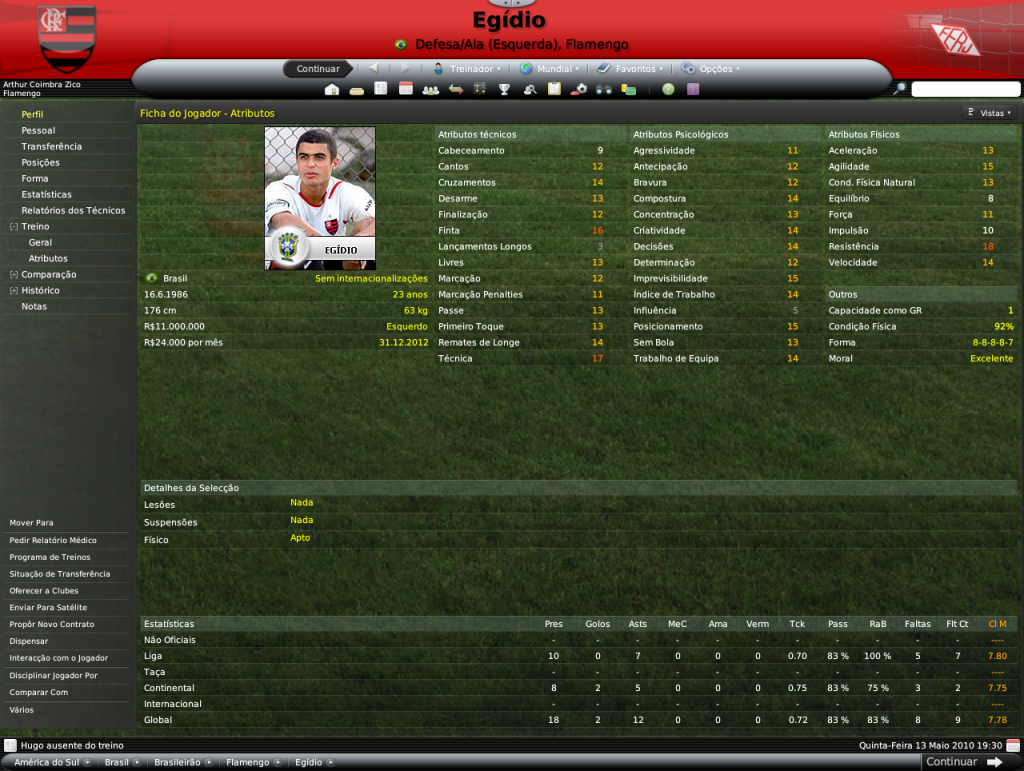View Relatórios dos Técnicos
The image size is (1024, 771).
73,210
